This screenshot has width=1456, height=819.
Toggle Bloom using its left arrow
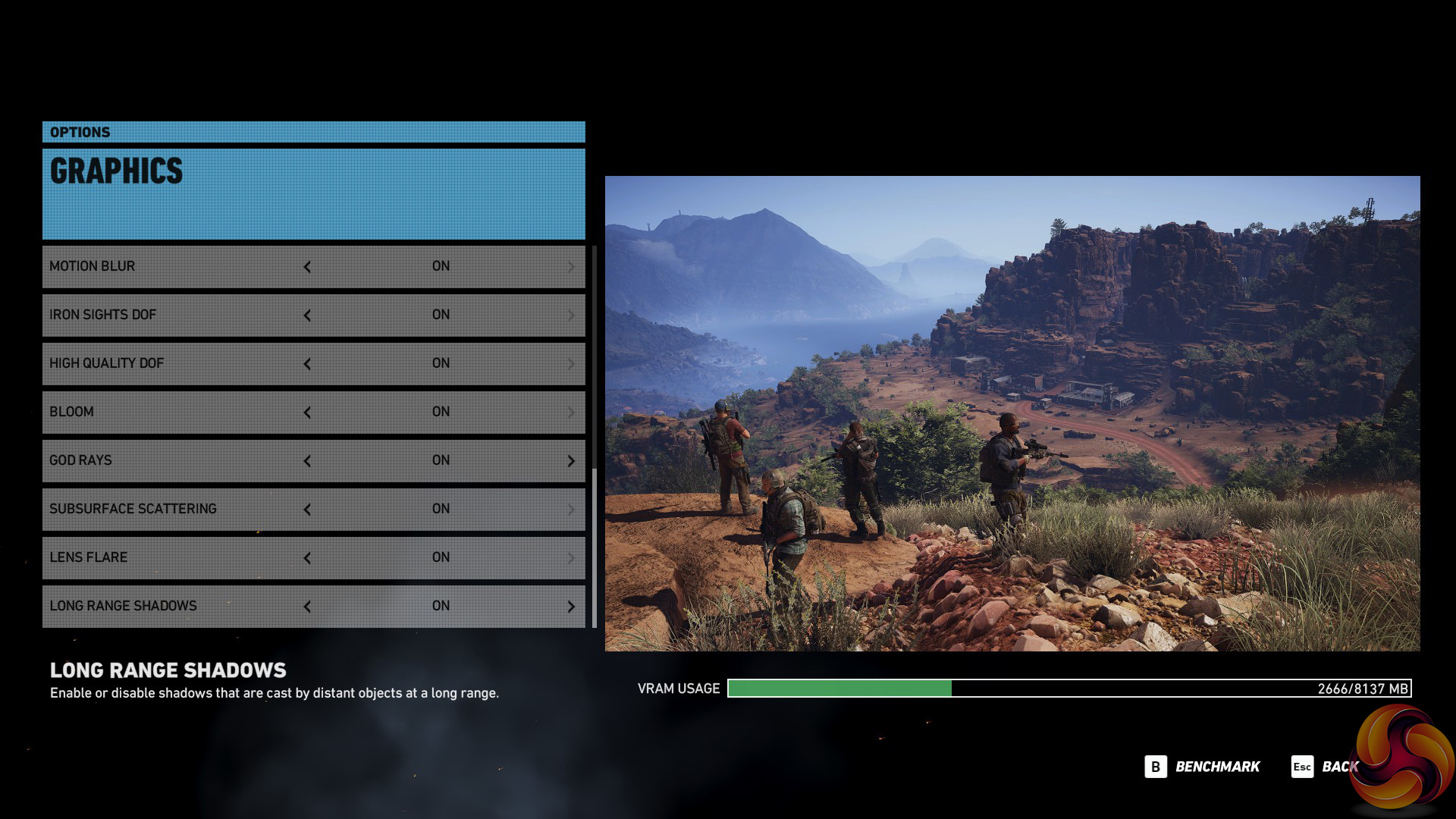pos(307,413)
